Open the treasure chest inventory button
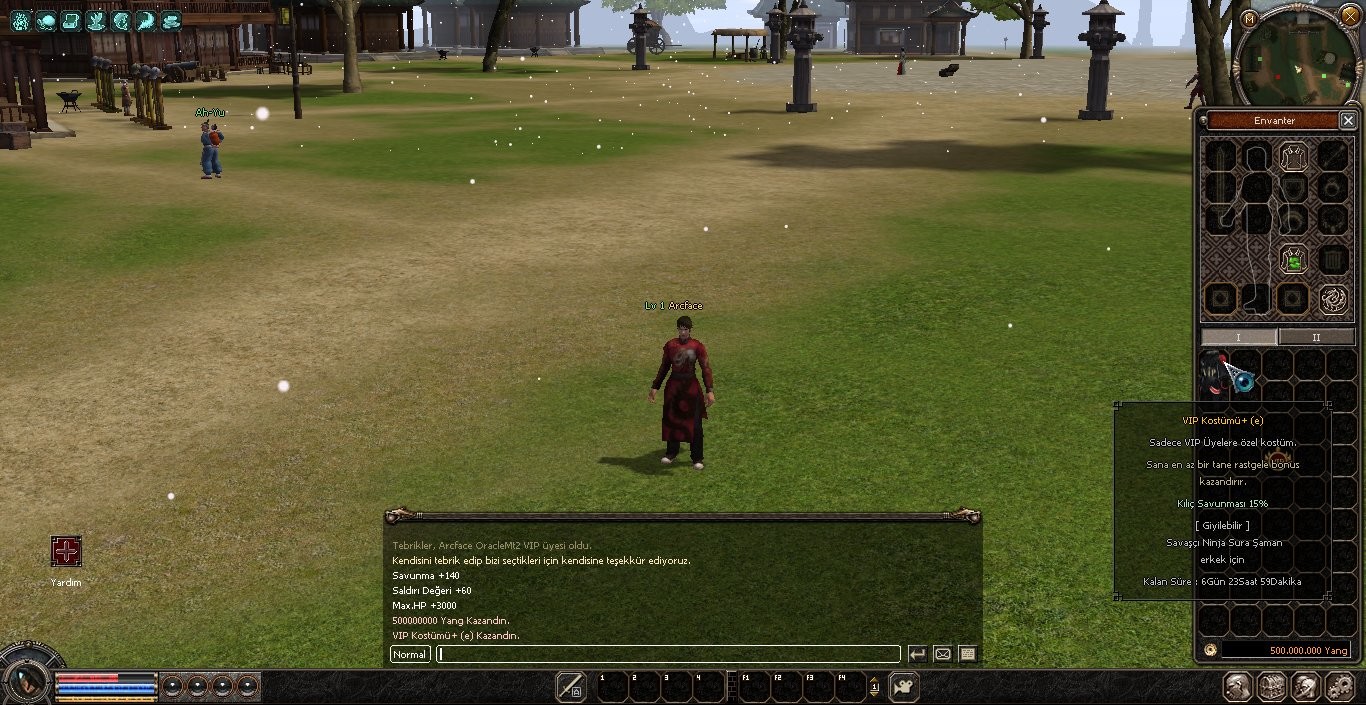Image resolution: width=1366 pixels, height=705 pixels. 1272,687
